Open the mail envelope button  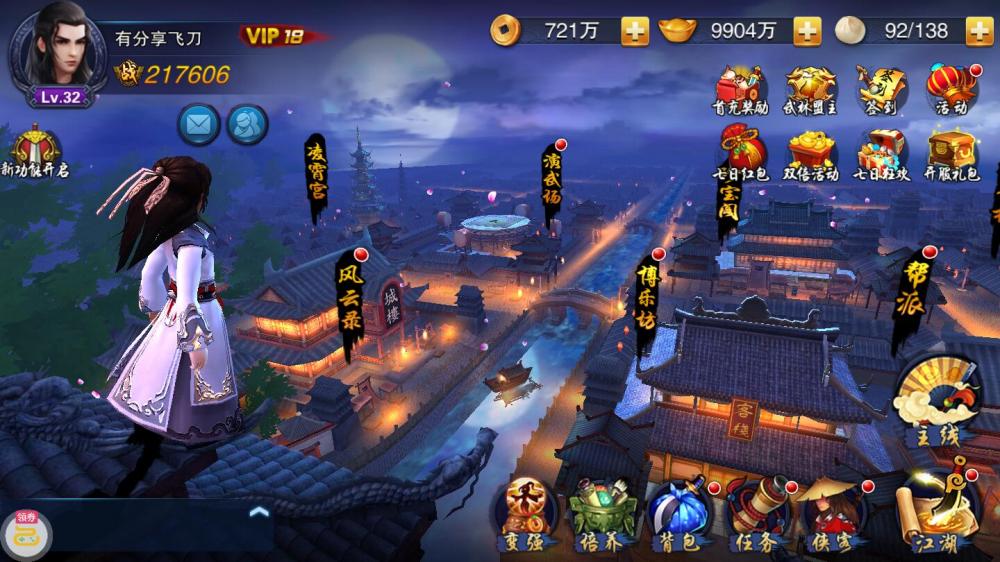[199, 125]
